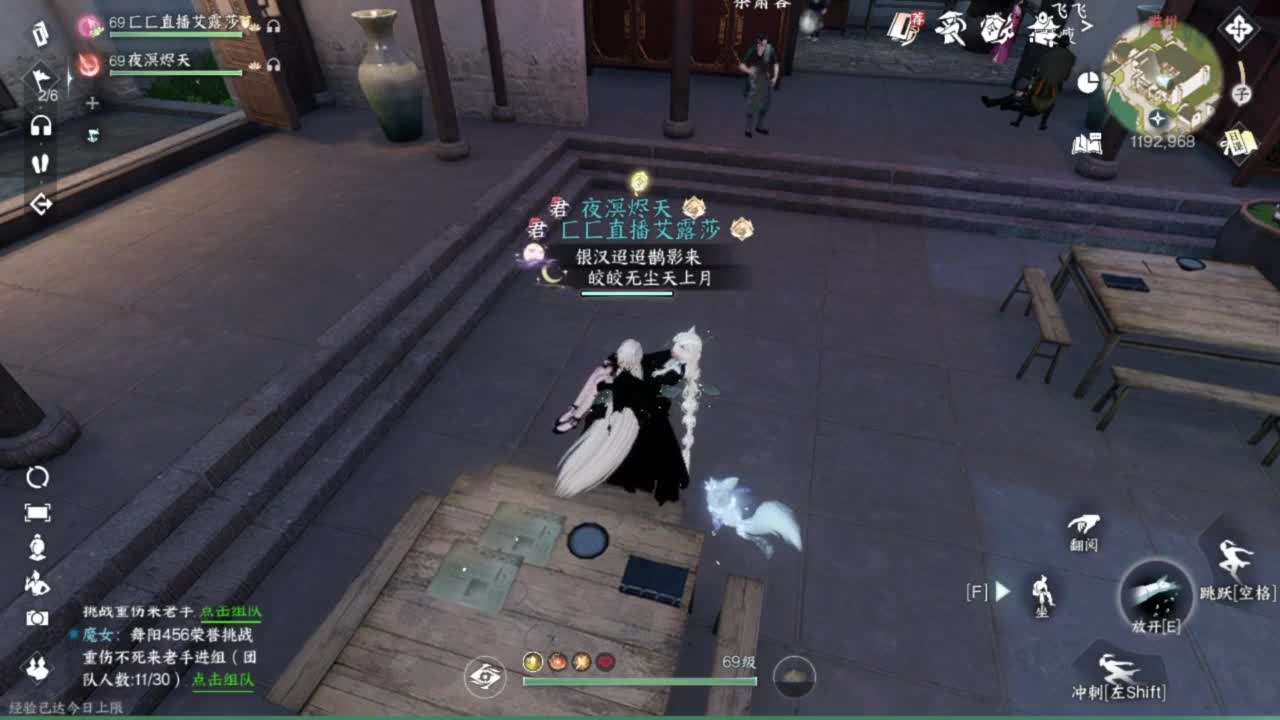The height and width of the screenshot is (720, 1280).
Task: Expand the 飞飞 signpost arrow at top
Action: point(1087,26)
